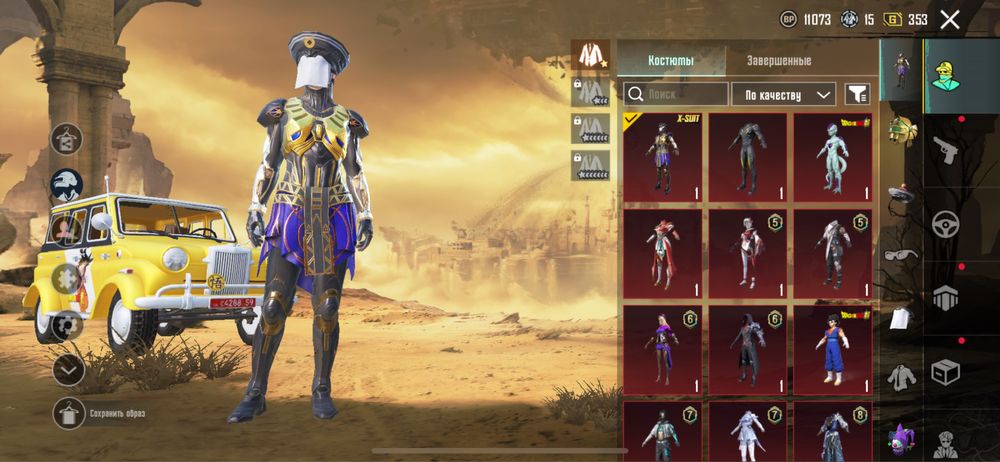Select the equipped X-Suit costume
Viewport: 1000px width, 462px height.
pyautogui.click(x=661, y=157)
